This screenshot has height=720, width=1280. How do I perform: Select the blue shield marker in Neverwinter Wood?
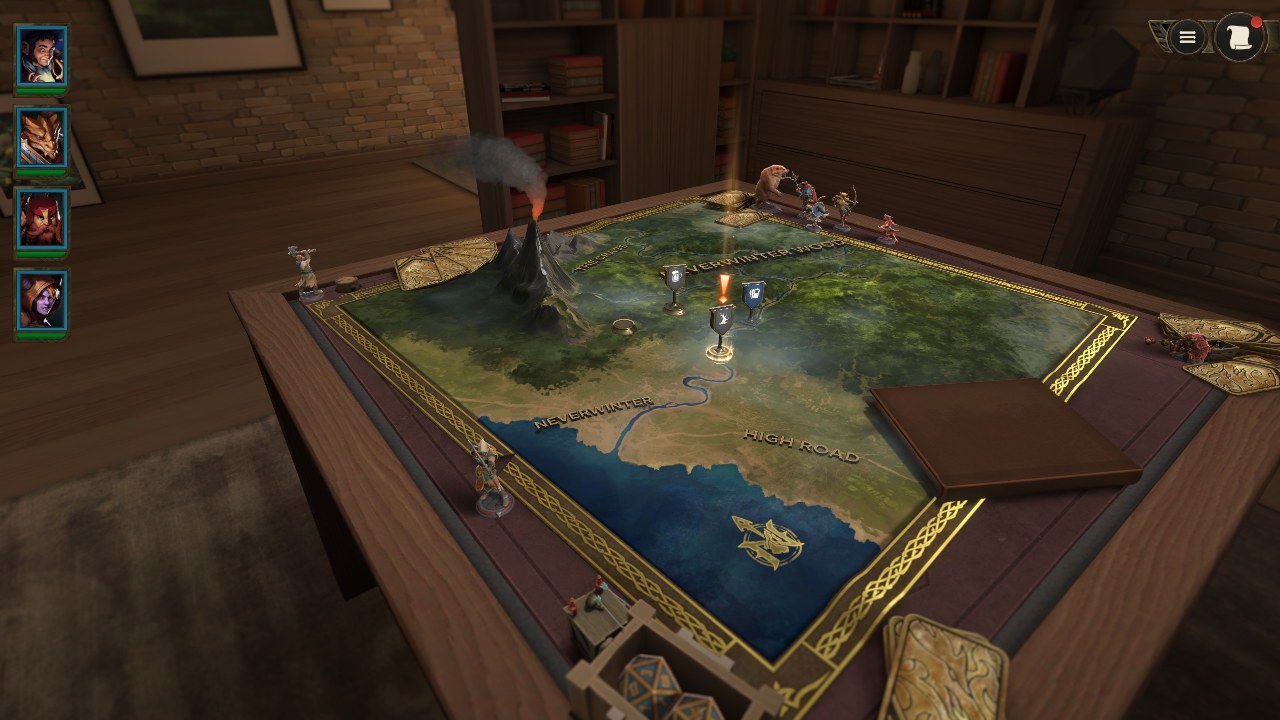[x=756, y=294]
